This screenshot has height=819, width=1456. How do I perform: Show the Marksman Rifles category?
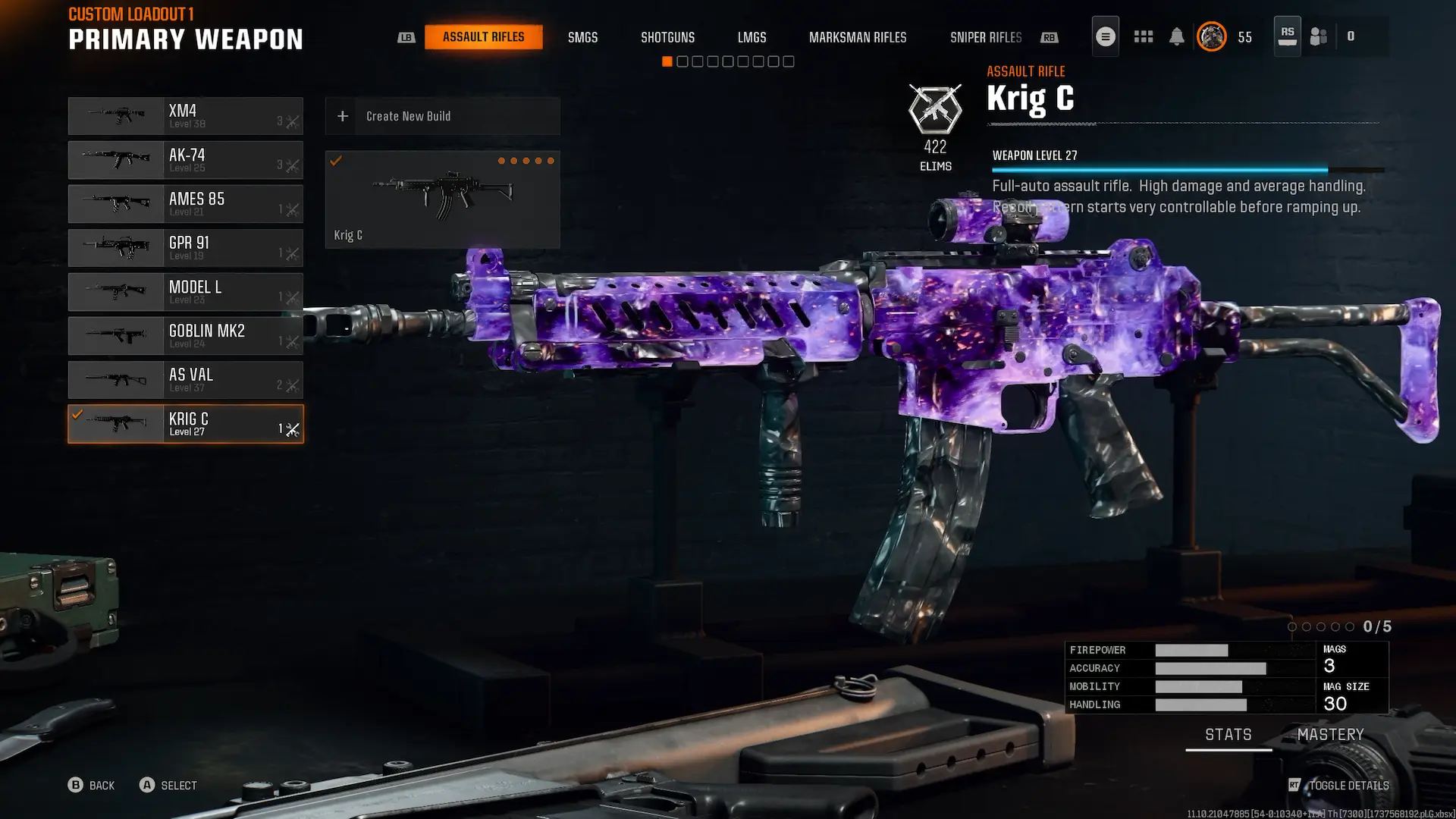pos(857,37)
